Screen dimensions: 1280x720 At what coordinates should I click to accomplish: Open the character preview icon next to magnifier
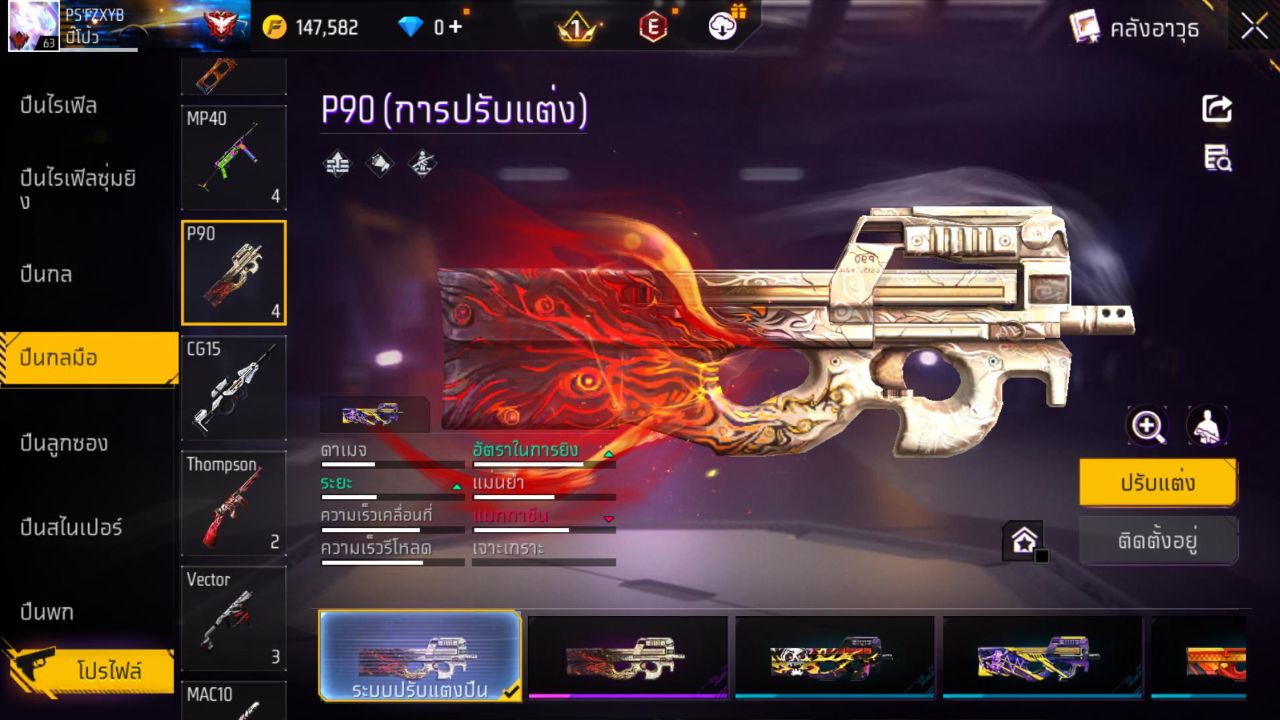pos(1207,425)
